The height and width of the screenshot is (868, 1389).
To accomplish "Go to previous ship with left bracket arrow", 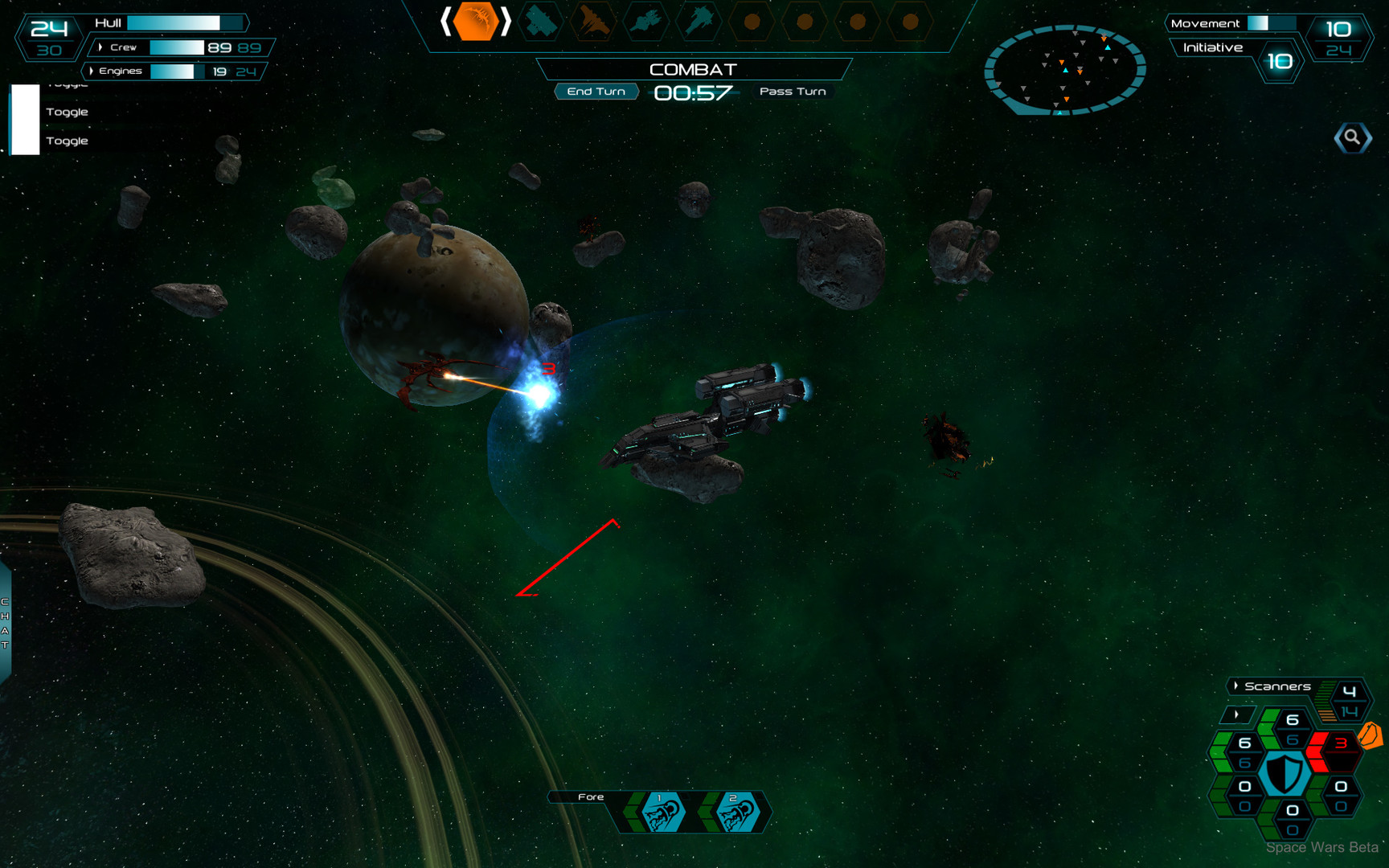I will tap(445, 23).
